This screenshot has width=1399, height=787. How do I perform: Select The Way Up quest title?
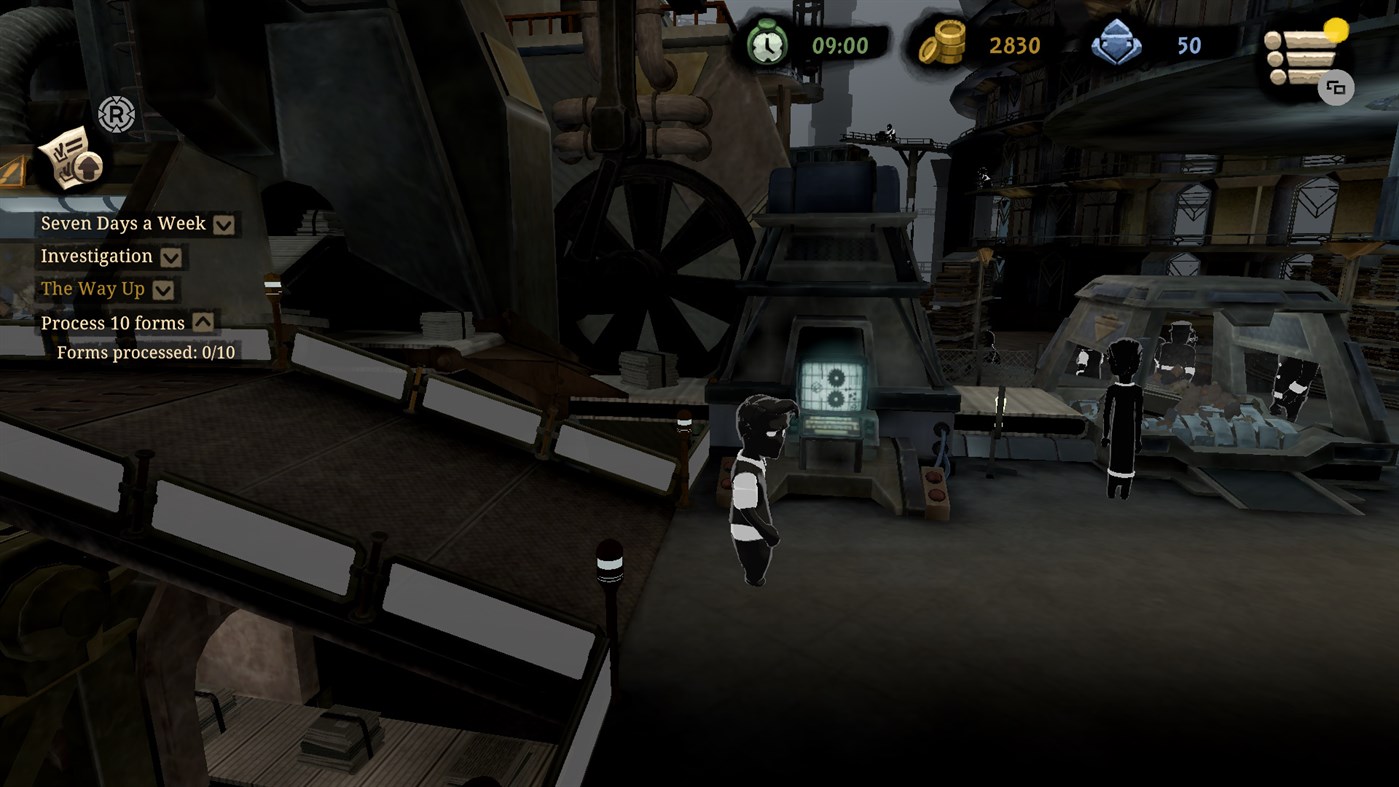(91, 288)
